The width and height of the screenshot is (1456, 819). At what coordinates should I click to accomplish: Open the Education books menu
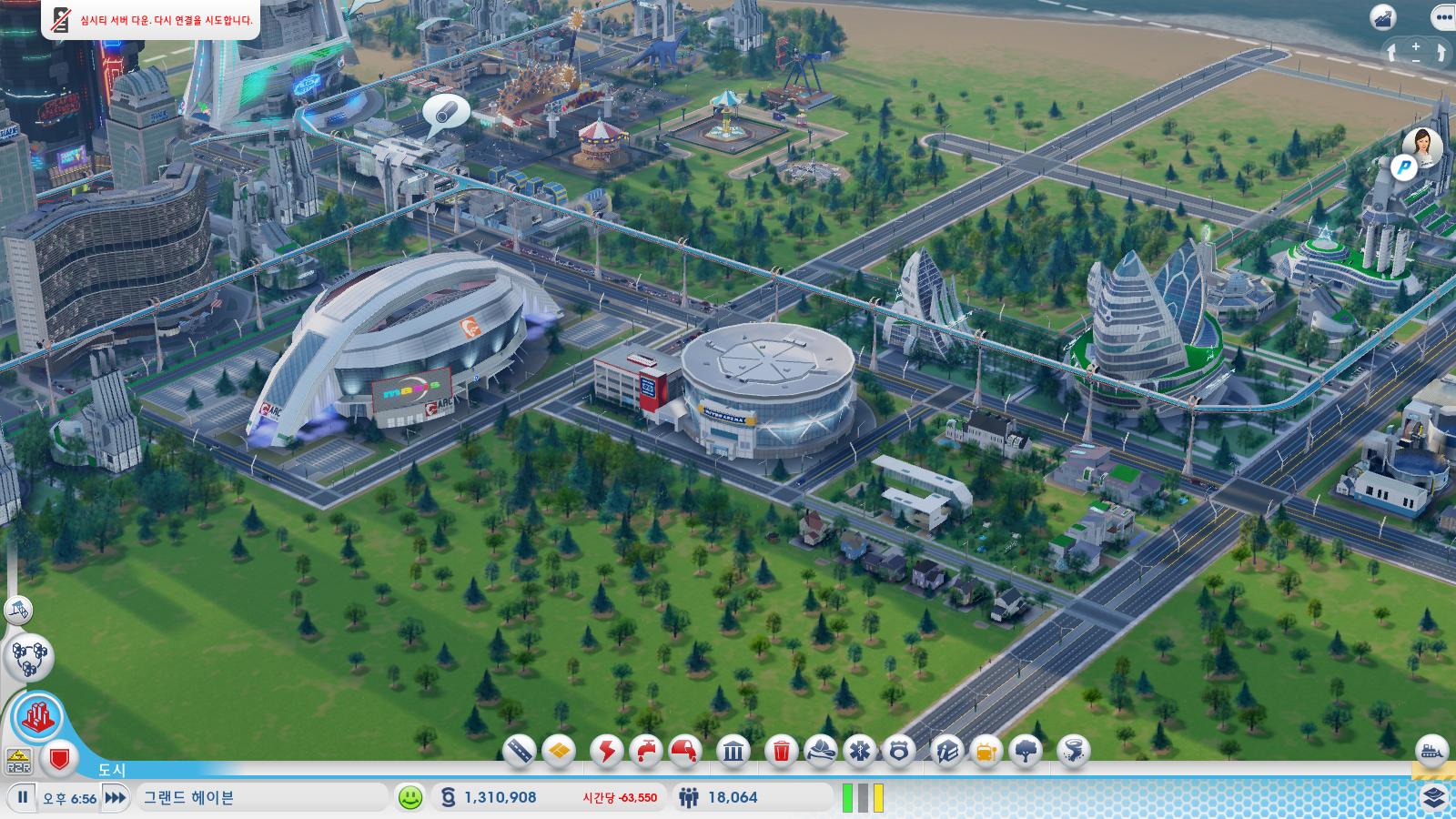click(947, 751)
